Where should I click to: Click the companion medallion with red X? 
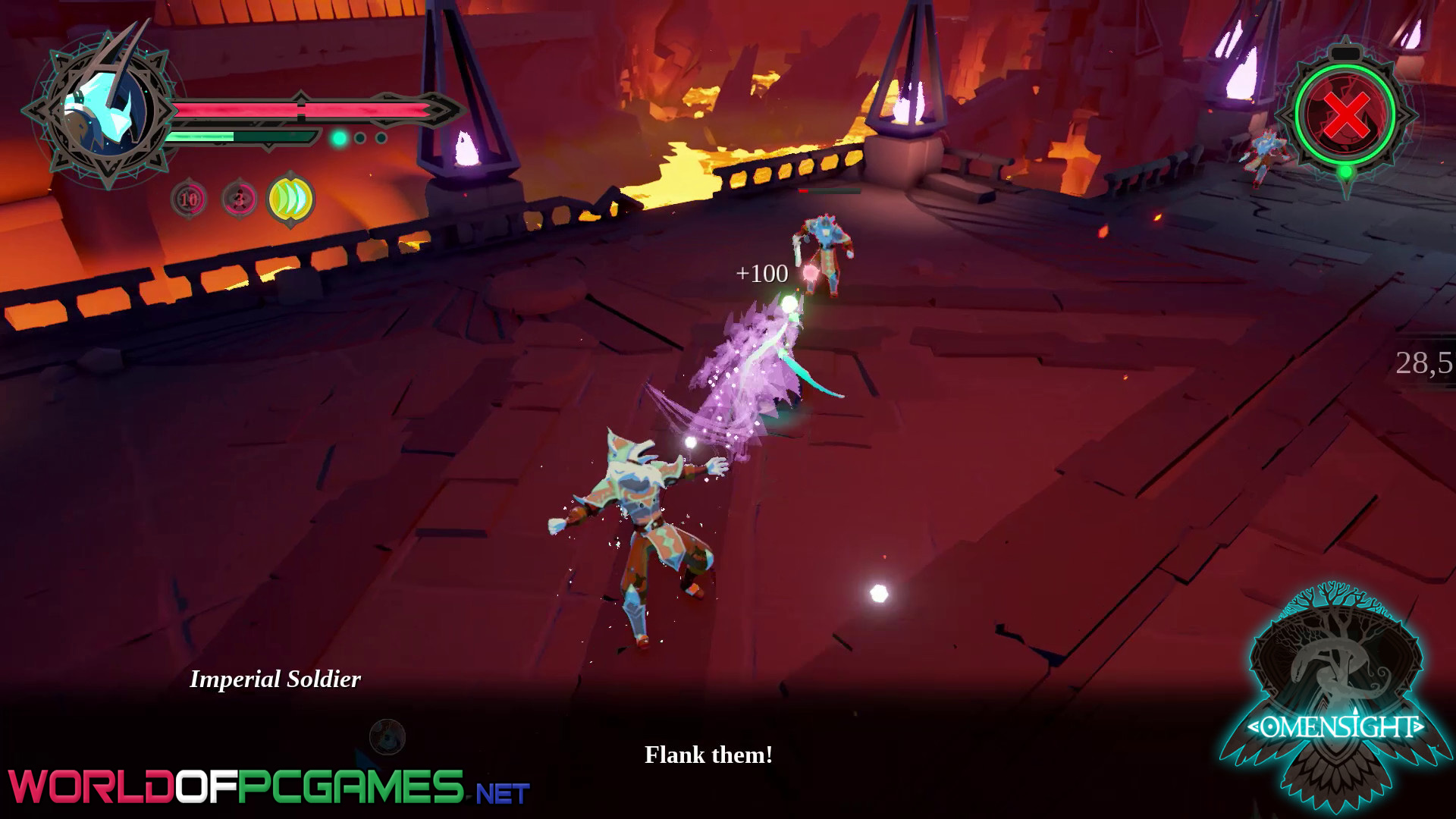pyautogui.click(x=1345, y=114)
